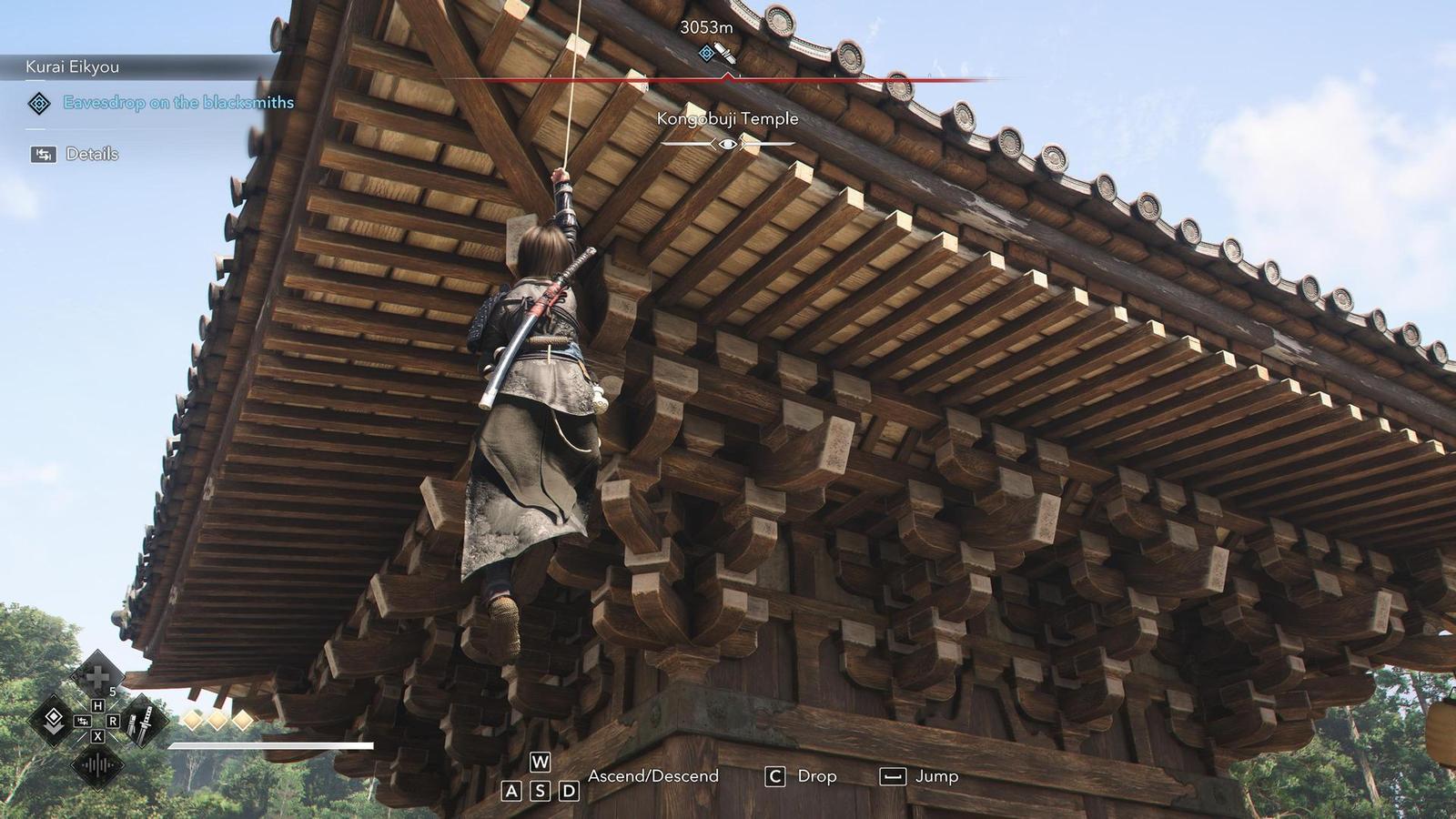Click the X quick-item slot icon
Viewport: 1456px width, 819px height.
[96, 735]
